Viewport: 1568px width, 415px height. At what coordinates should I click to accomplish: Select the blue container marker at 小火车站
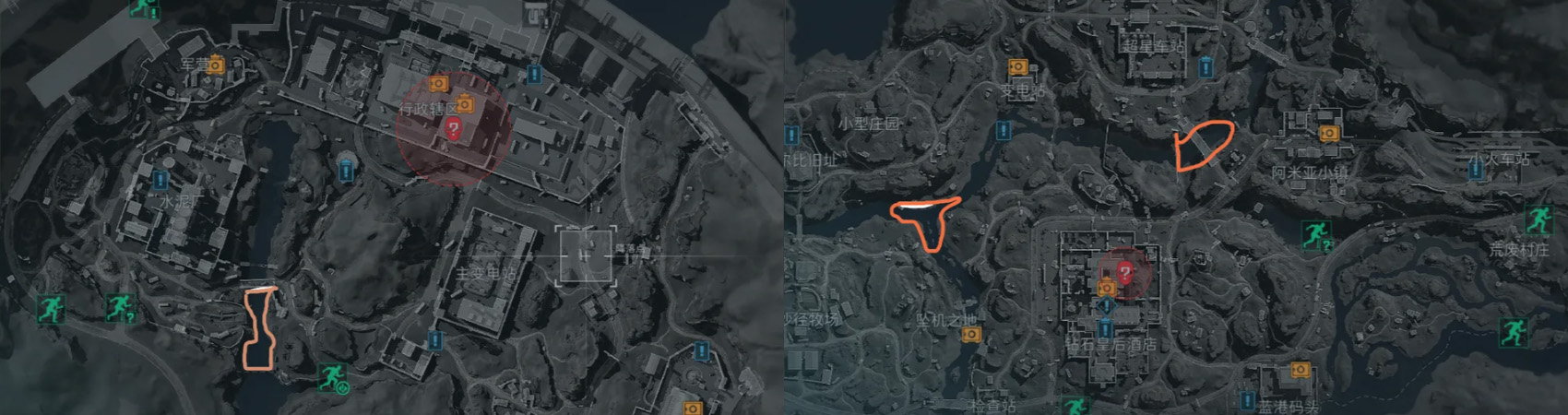[1476, 172]
